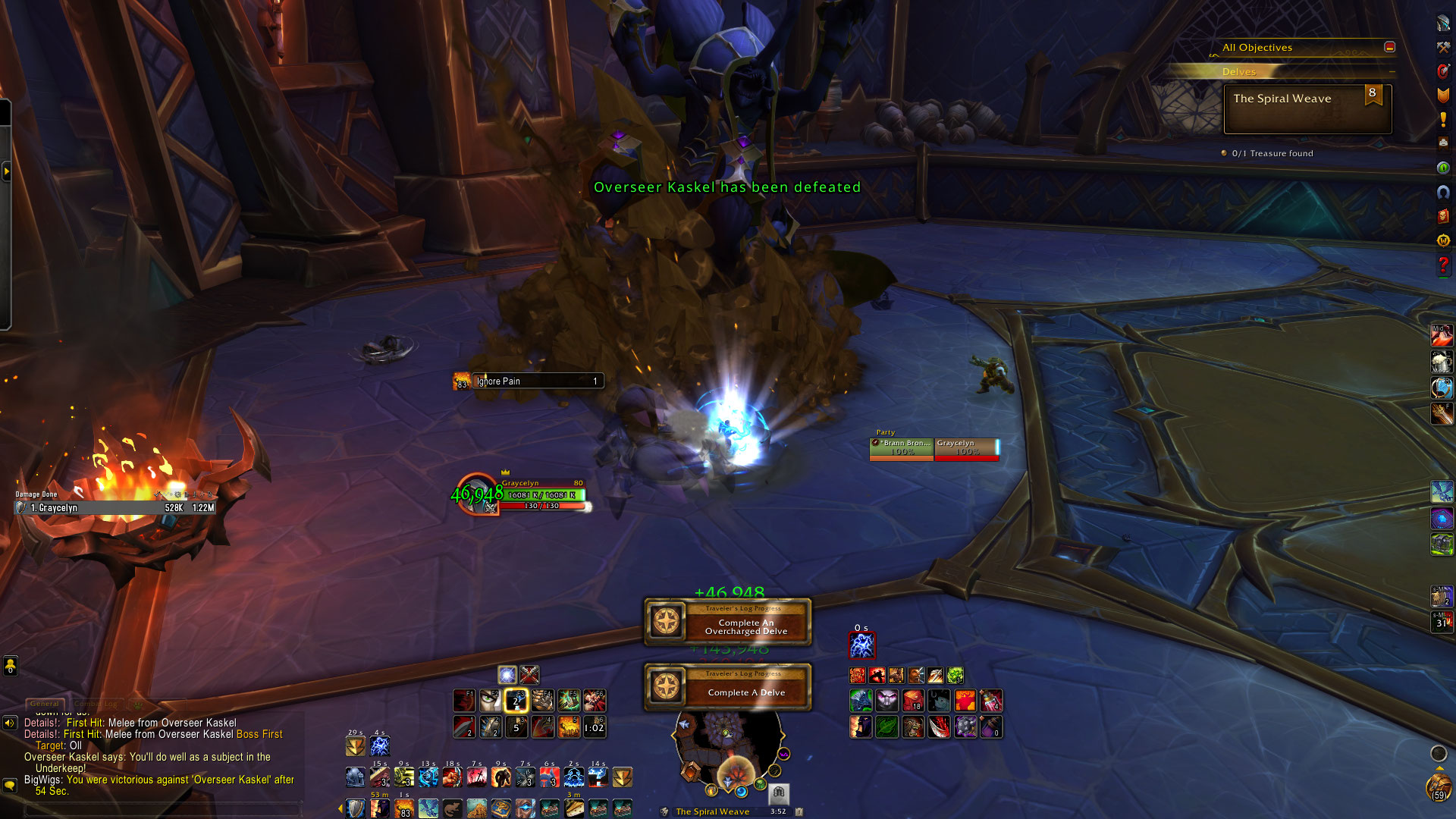Viewport: 1456px width, 819px height.
Task: Click Graycelyn's row in Damage Done meter
Action: 115,508
